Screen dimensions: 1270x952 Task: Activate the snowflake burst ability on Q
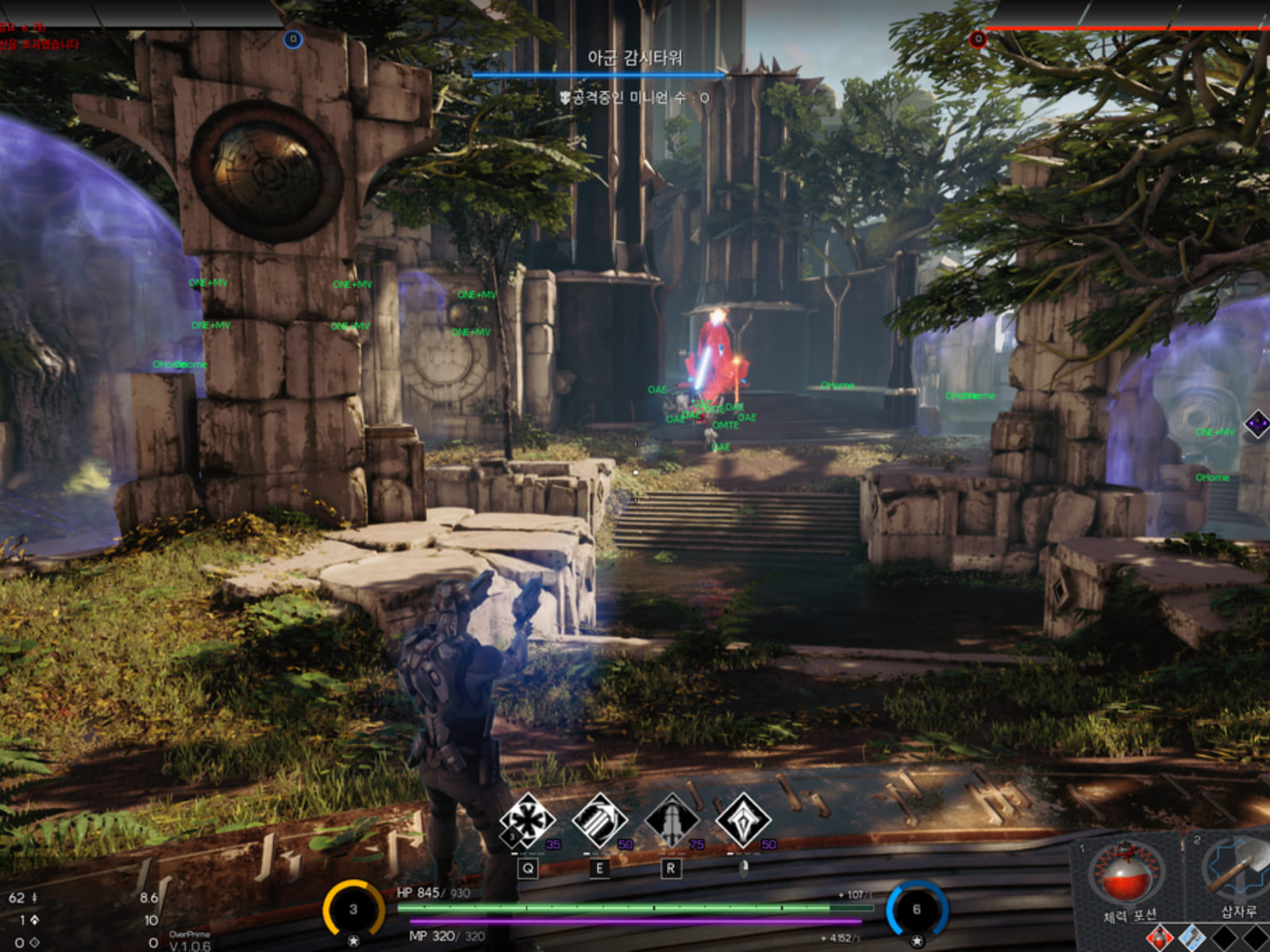(x=527, y=821)
